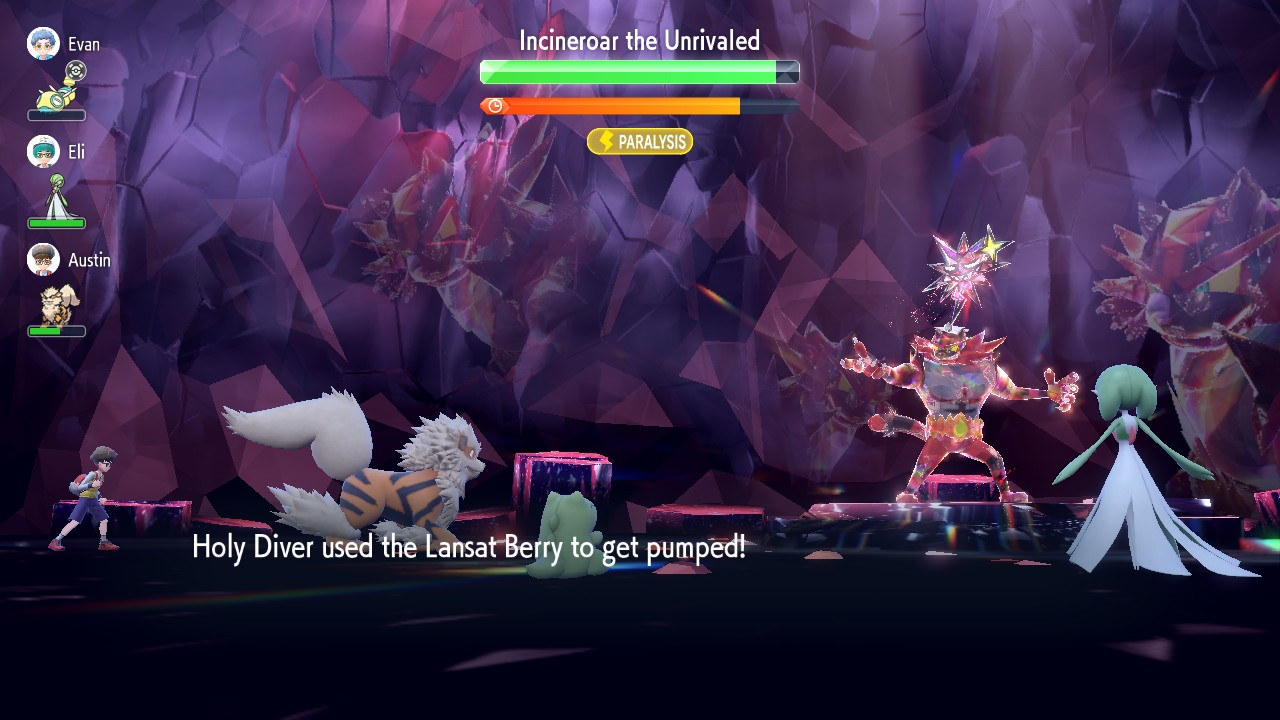Select Eli's trainer avatar
1280x720 pixels.
43,152
